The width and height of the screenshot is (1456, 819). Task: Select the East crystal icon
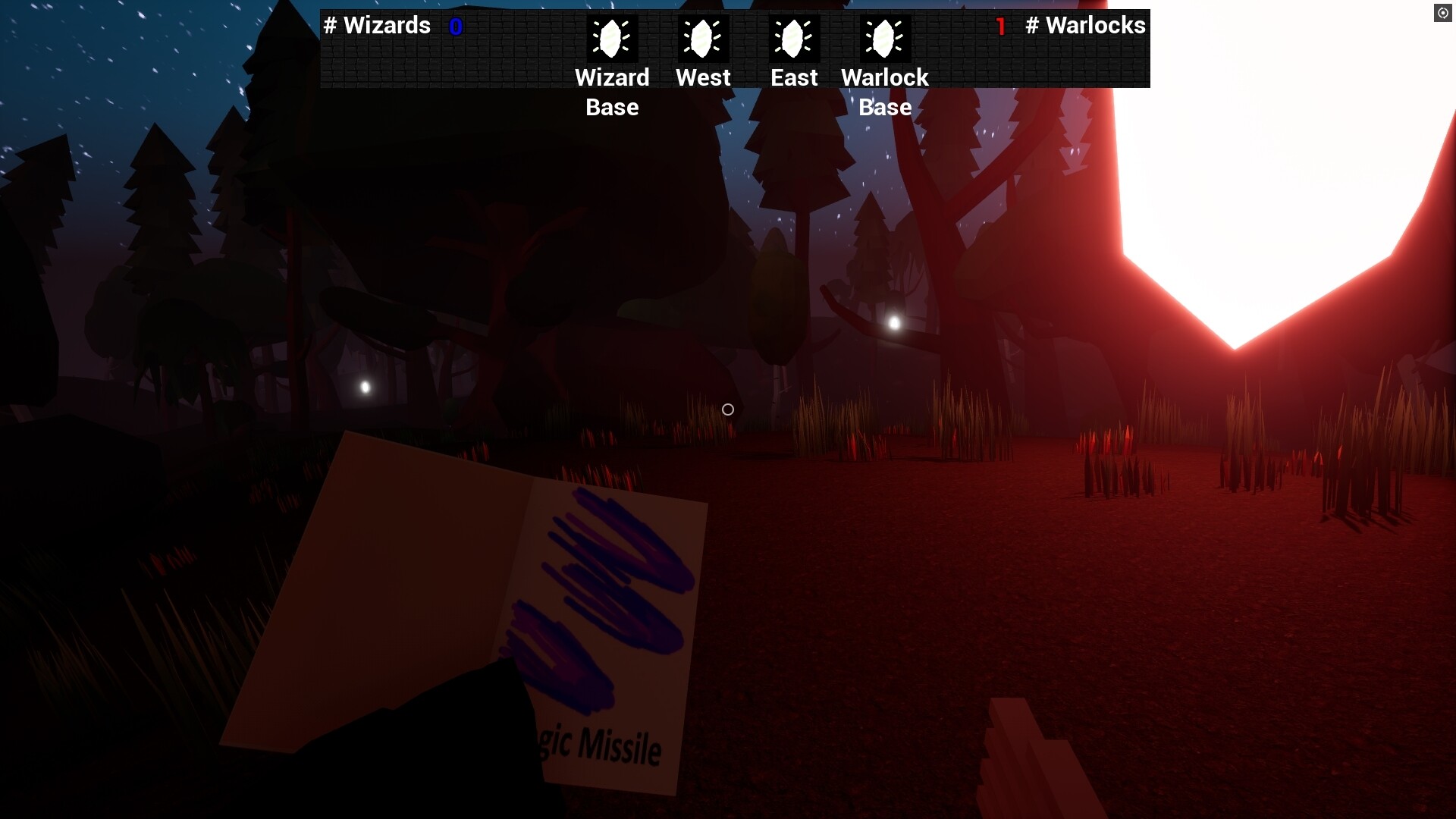[x=794, y=39]
